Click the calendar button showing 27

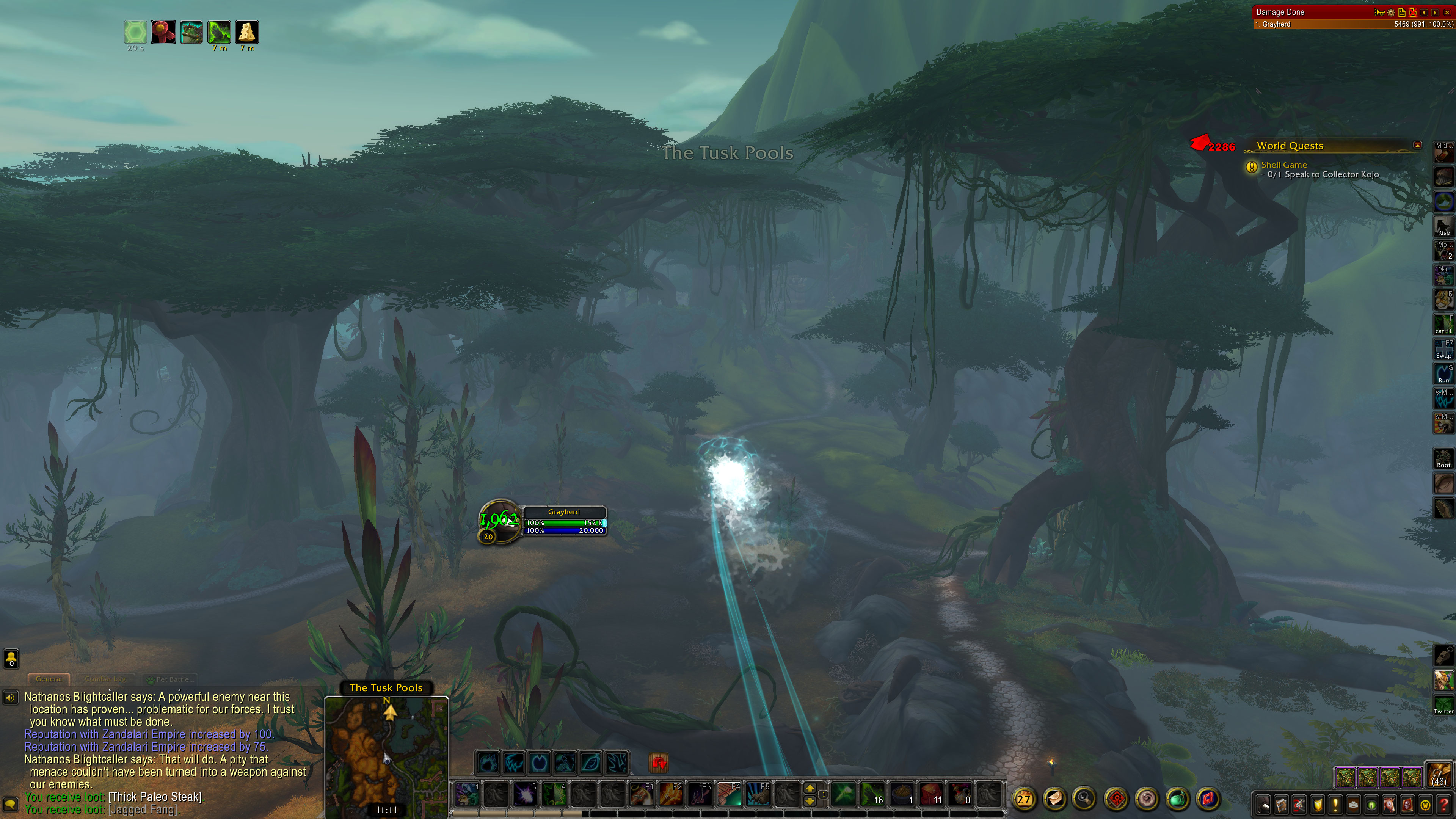tap(1024, 799)
